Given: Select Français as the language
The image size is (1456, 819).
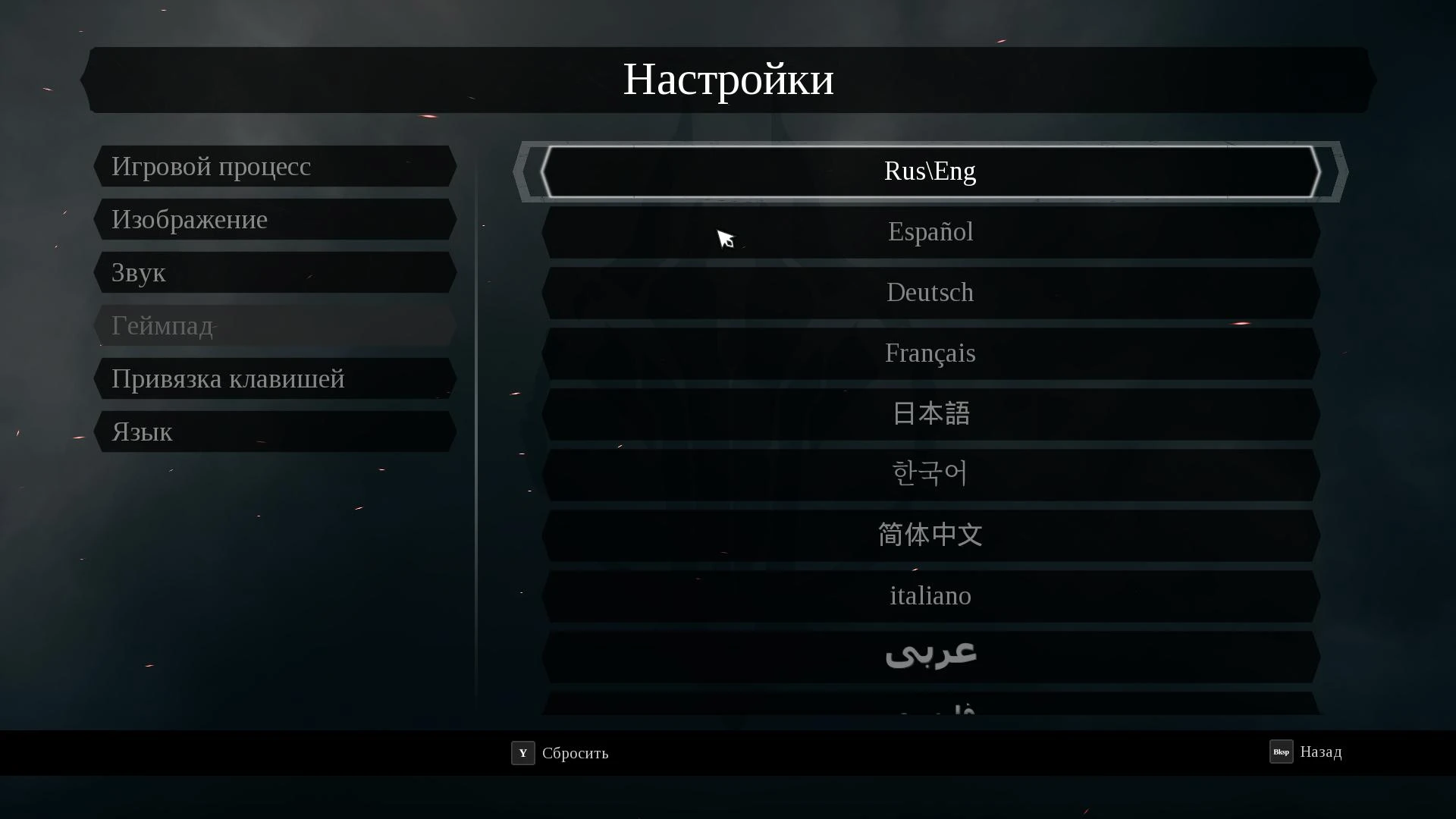Looking at the screenshot, I should (x=930, y=353).
